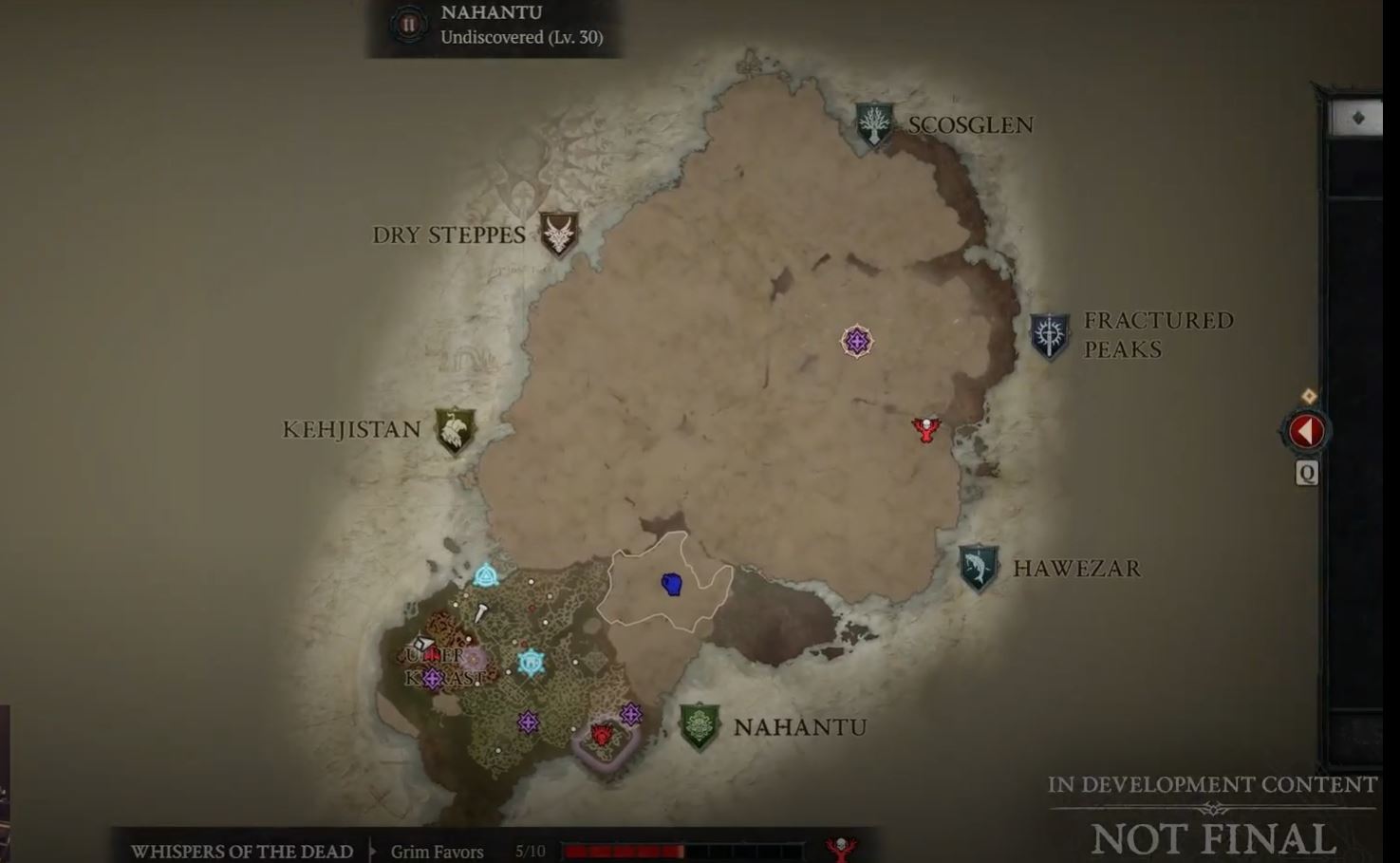Open the Fractured Peaks region crest
This screenshot has width=1400, height=863.
[x=1052, y=334]
